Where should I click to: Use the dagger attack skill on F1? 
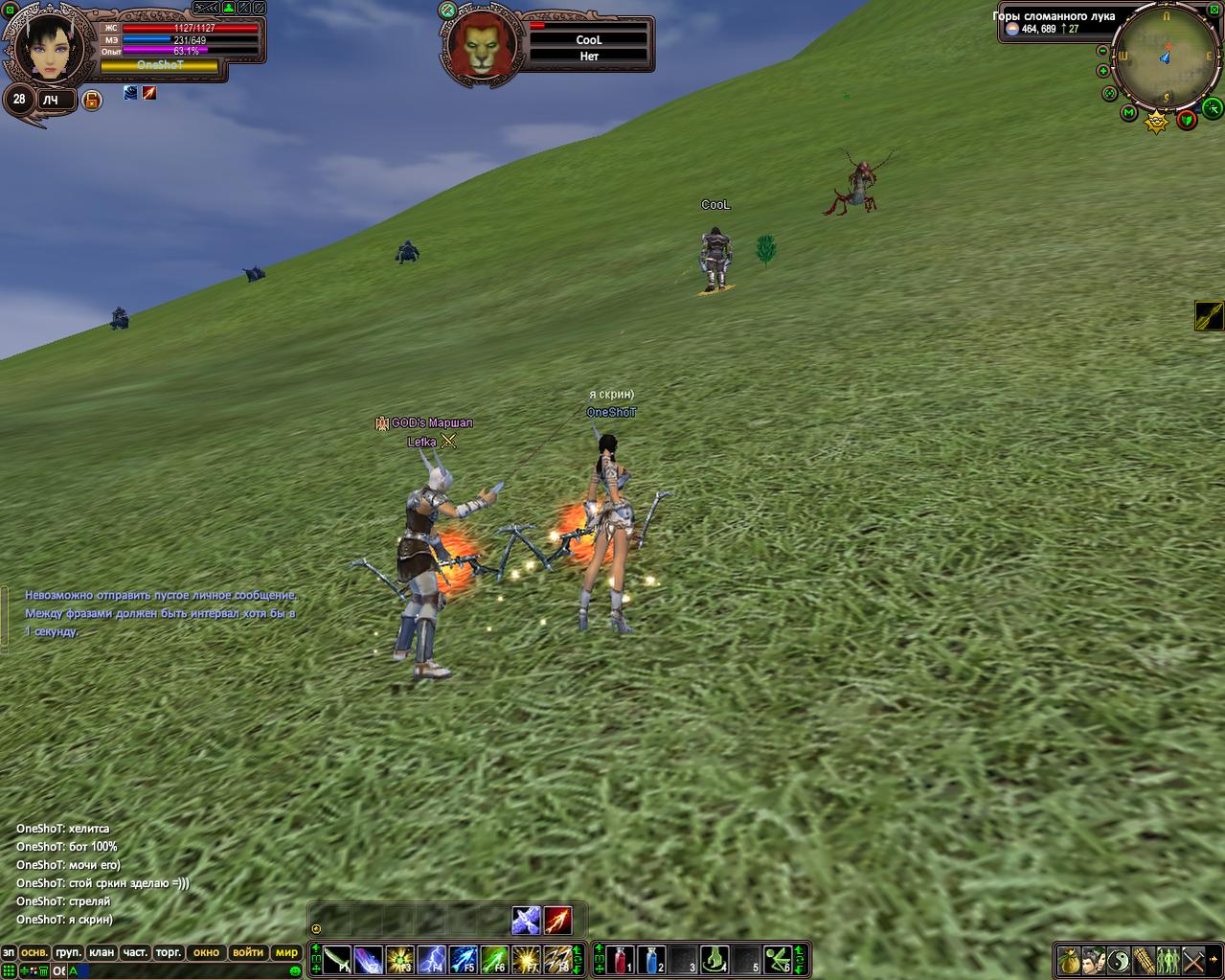click(337, 959)
